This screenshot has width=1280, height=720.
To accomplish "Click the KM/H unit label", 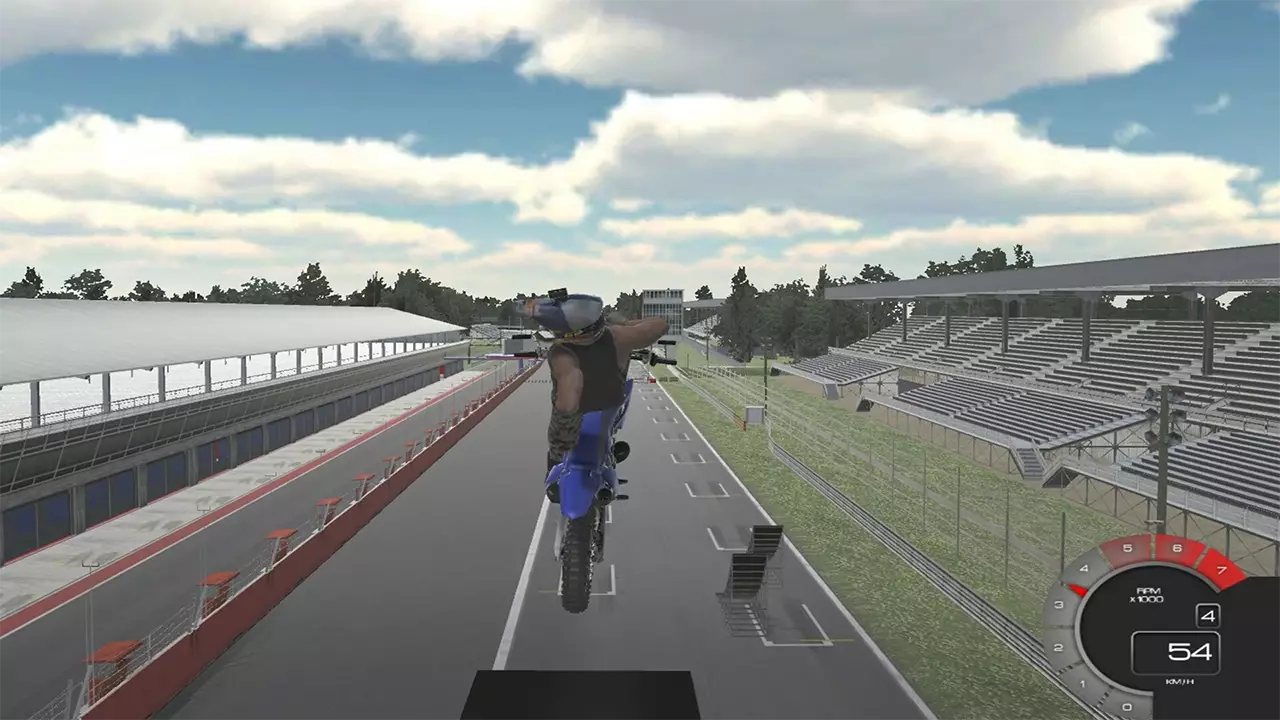I will coord(1179,681).
